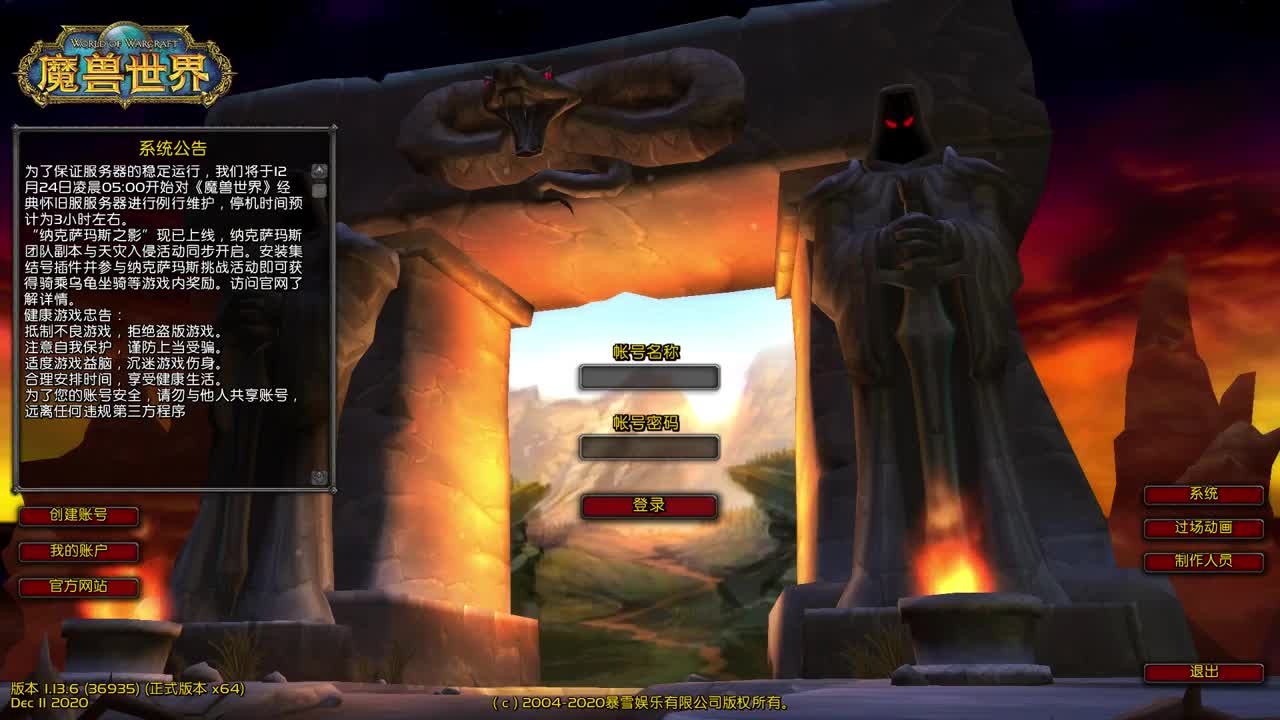Open the 系统 system options menu

(x=1205, y=494)
